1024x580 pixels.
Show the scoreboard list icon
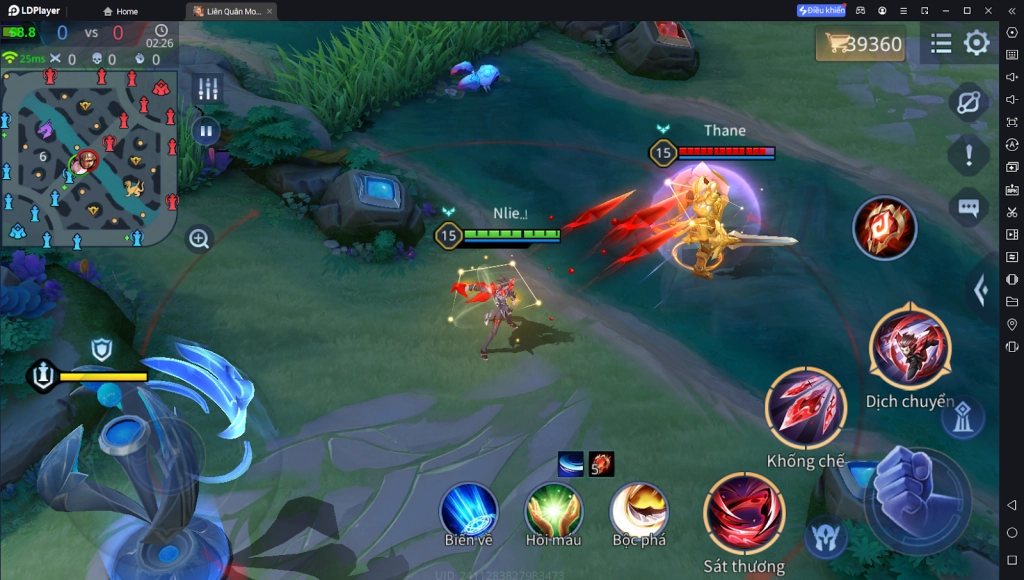click(941, 43)
